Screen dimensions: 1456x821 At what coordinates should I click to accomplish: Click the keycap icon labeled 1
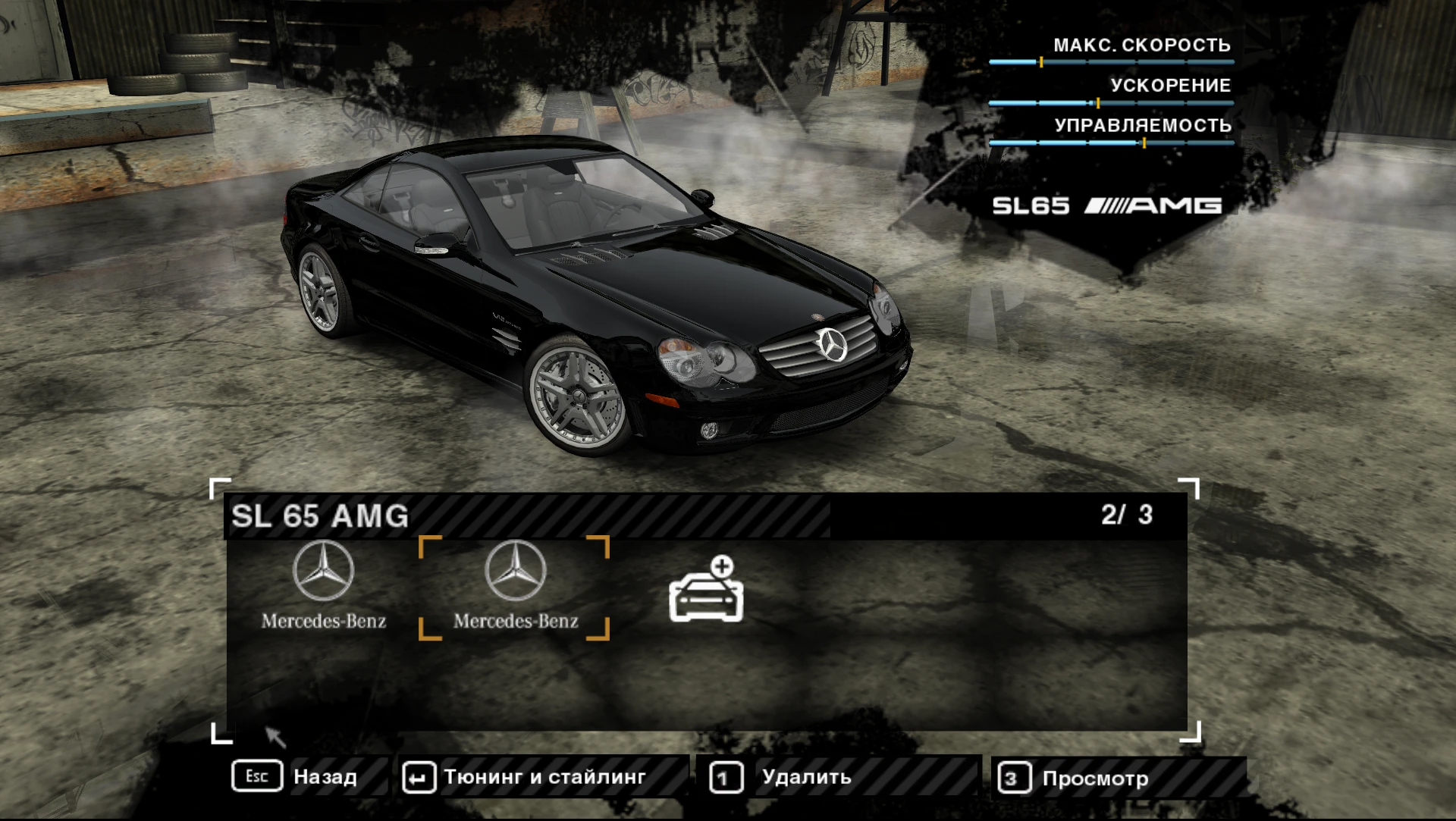726,776
